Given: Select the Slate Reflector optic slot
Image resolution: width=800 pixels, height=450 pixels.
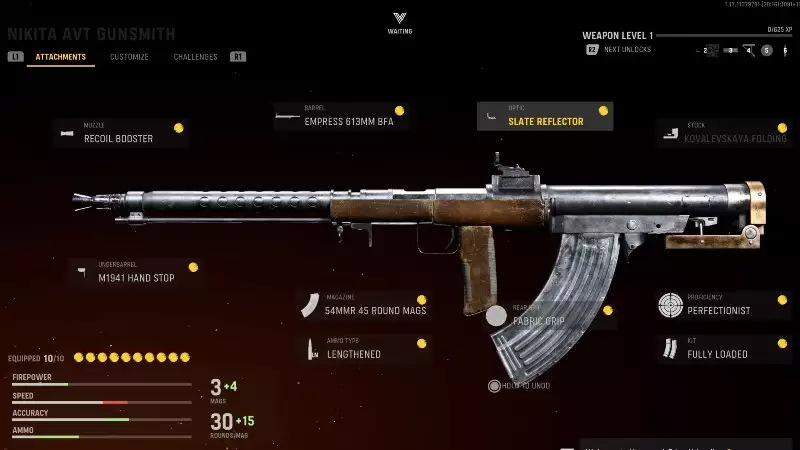Looking at the screenshot, I should 545,117.
